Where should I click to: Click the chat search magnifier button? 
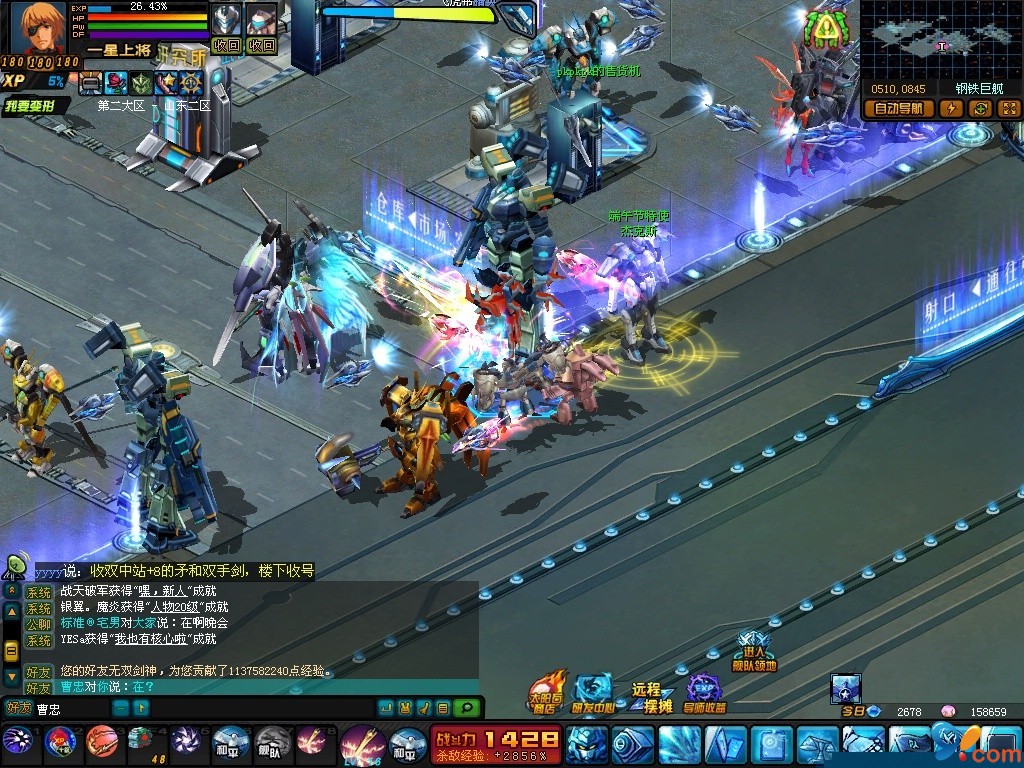pyautogui.click(x=466, y=708)
